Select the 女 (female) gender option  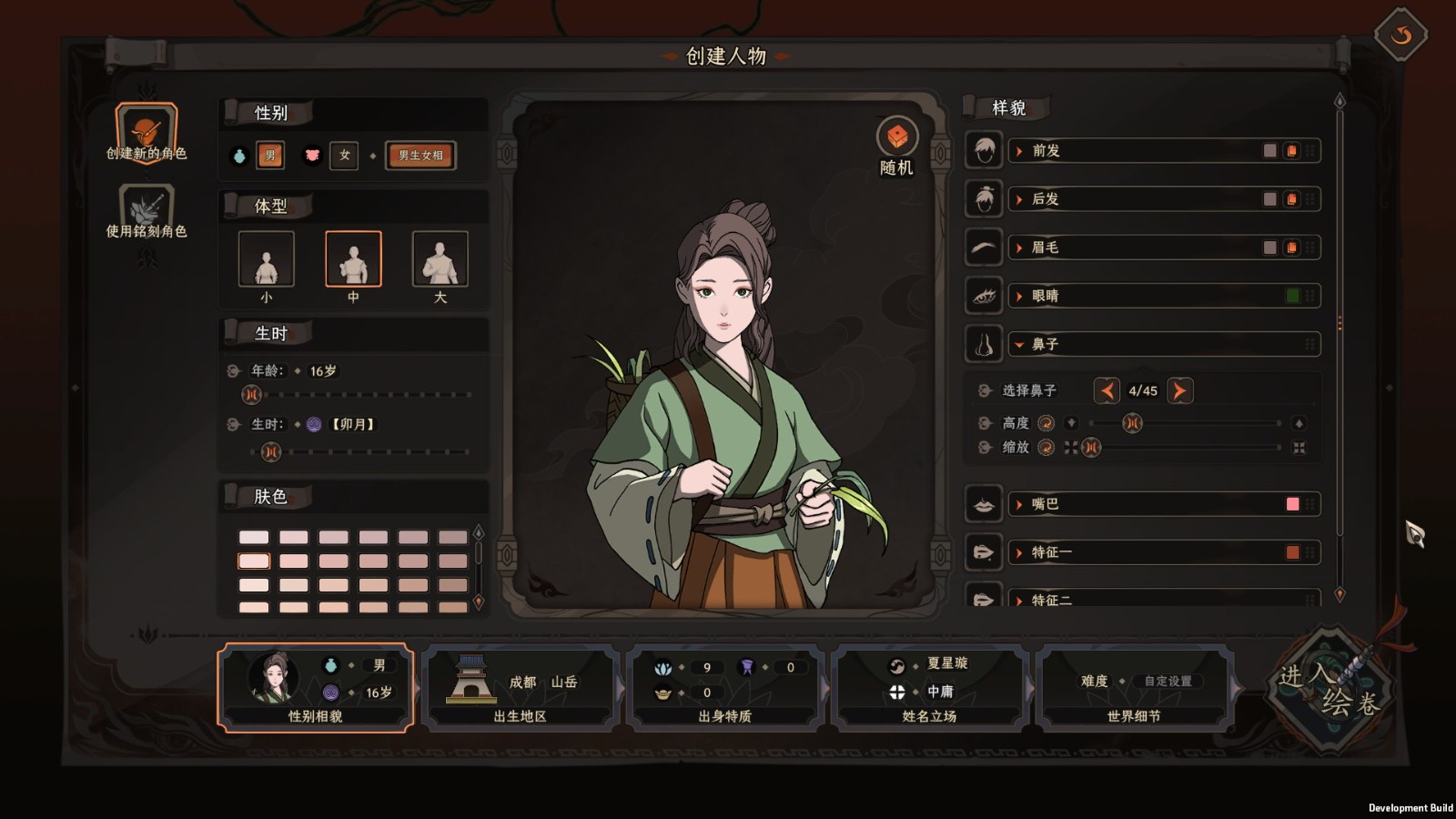click(344, 156)
